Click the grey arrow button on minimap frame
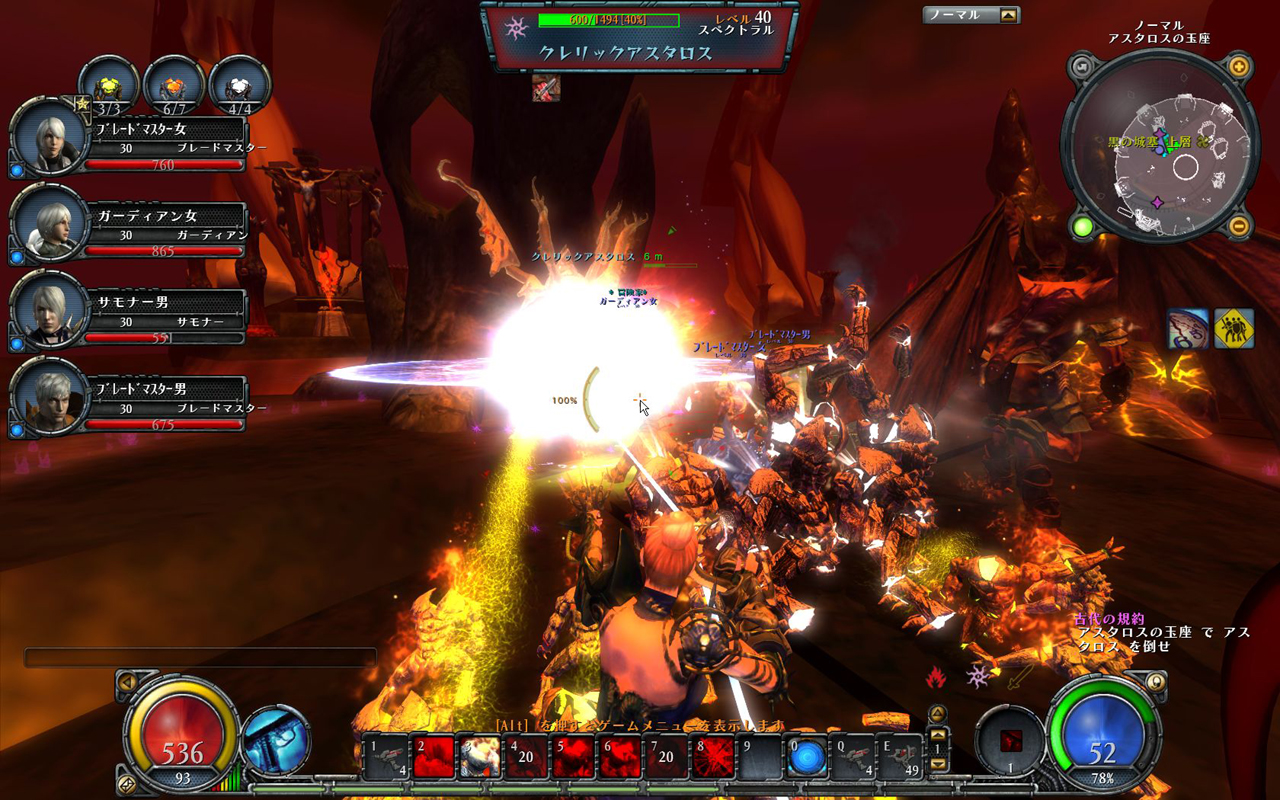Viewport: 1280px width, 800px height. pos(1082,68)
